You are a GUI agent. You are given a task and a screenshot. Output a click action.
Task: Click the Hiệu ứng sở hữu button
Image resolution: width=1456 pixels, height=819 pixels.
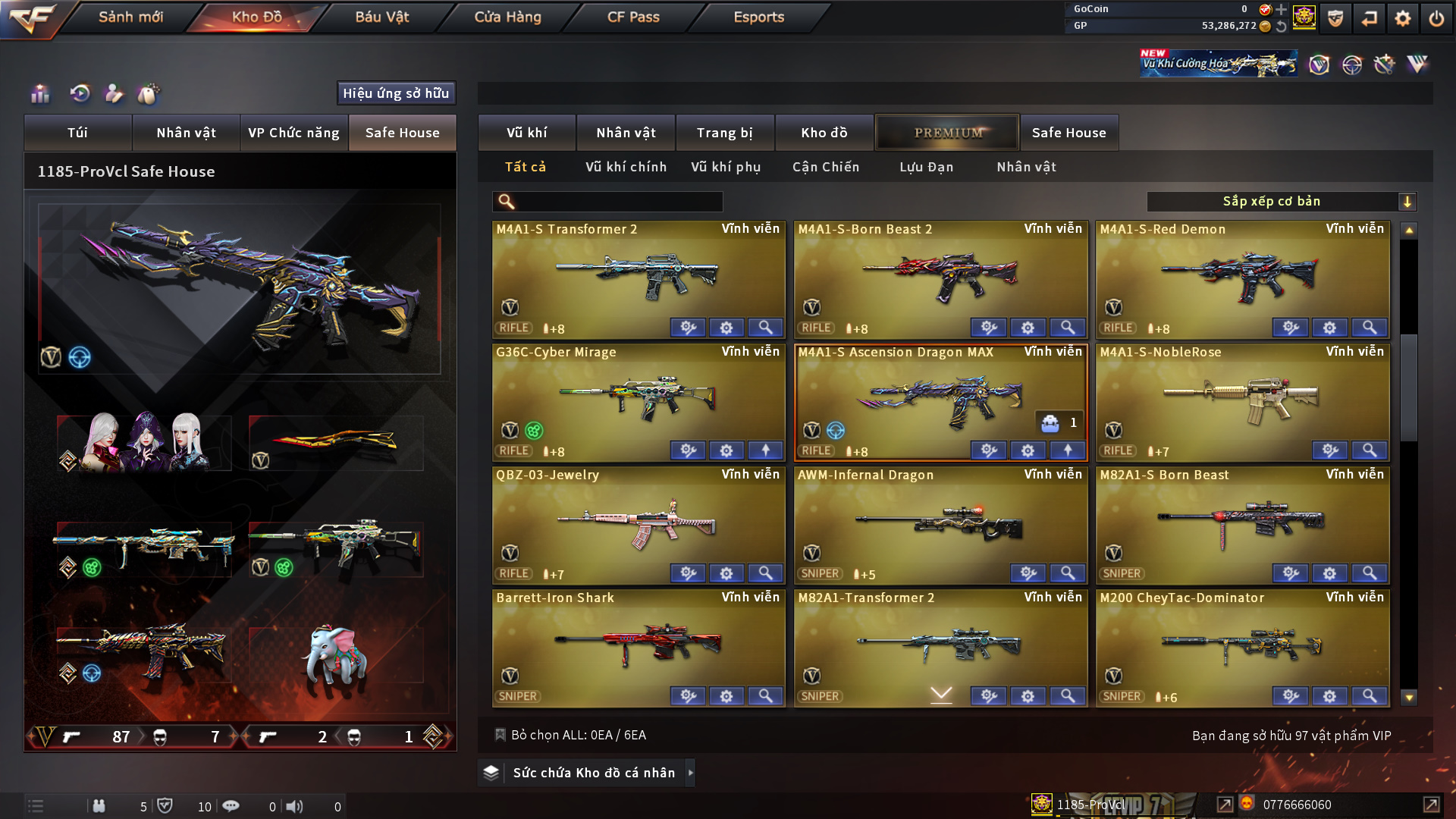pos(396,93)
